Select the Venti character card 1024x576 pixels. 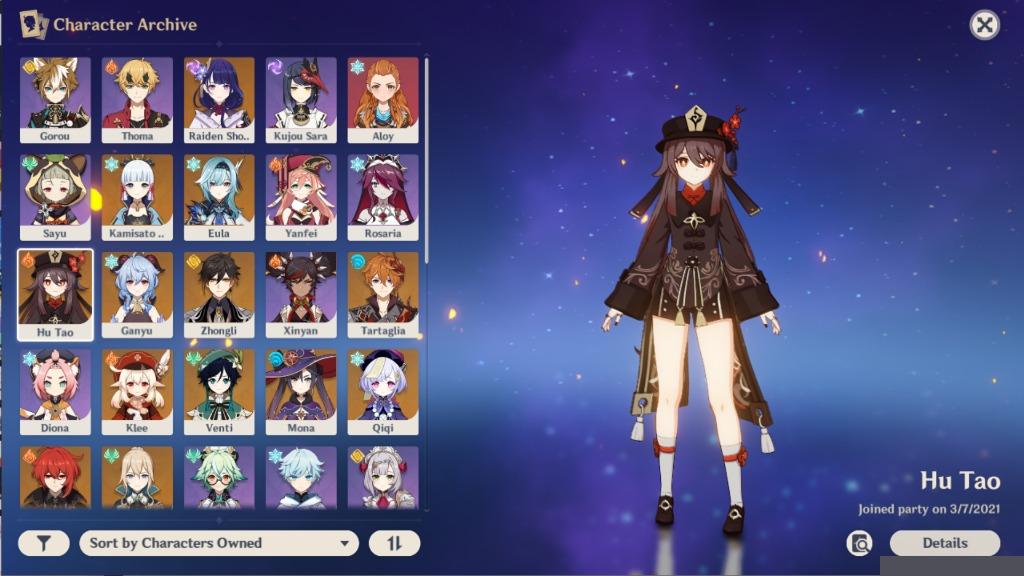tap(219, 391)
